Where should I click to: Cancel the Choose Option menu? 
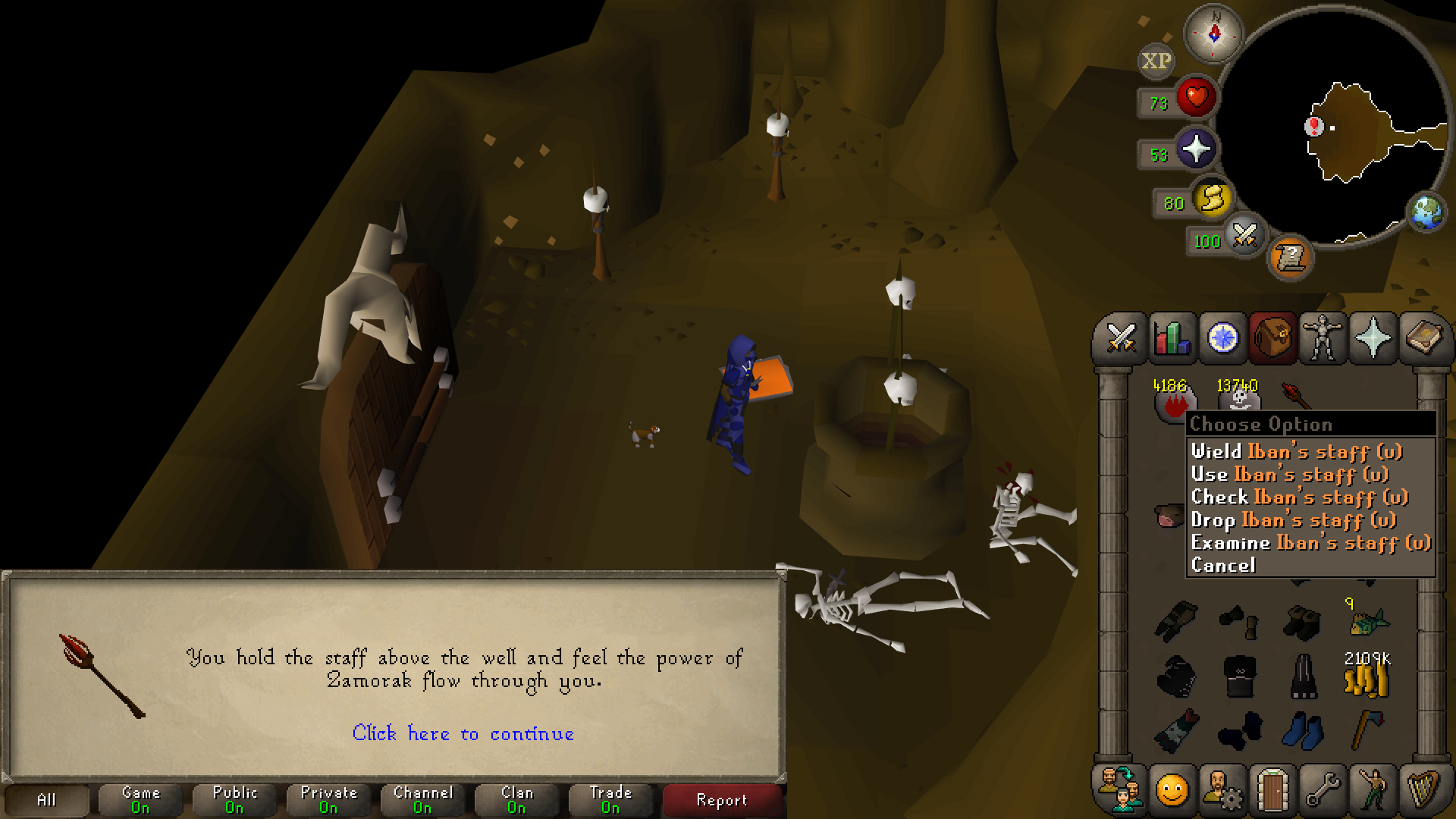(1223, 566)
